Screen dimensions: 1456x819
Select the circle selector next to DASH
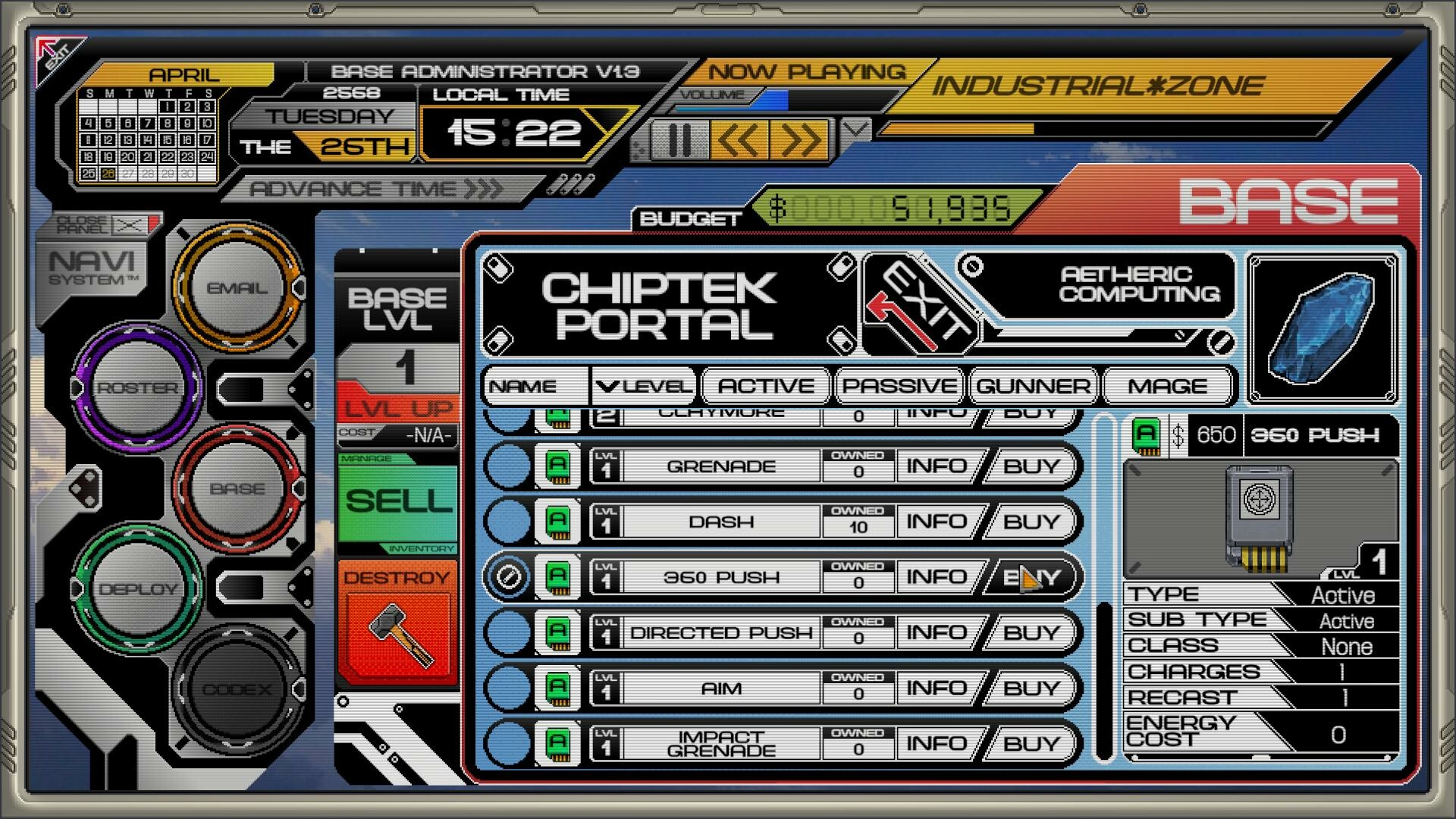[507, 521]
